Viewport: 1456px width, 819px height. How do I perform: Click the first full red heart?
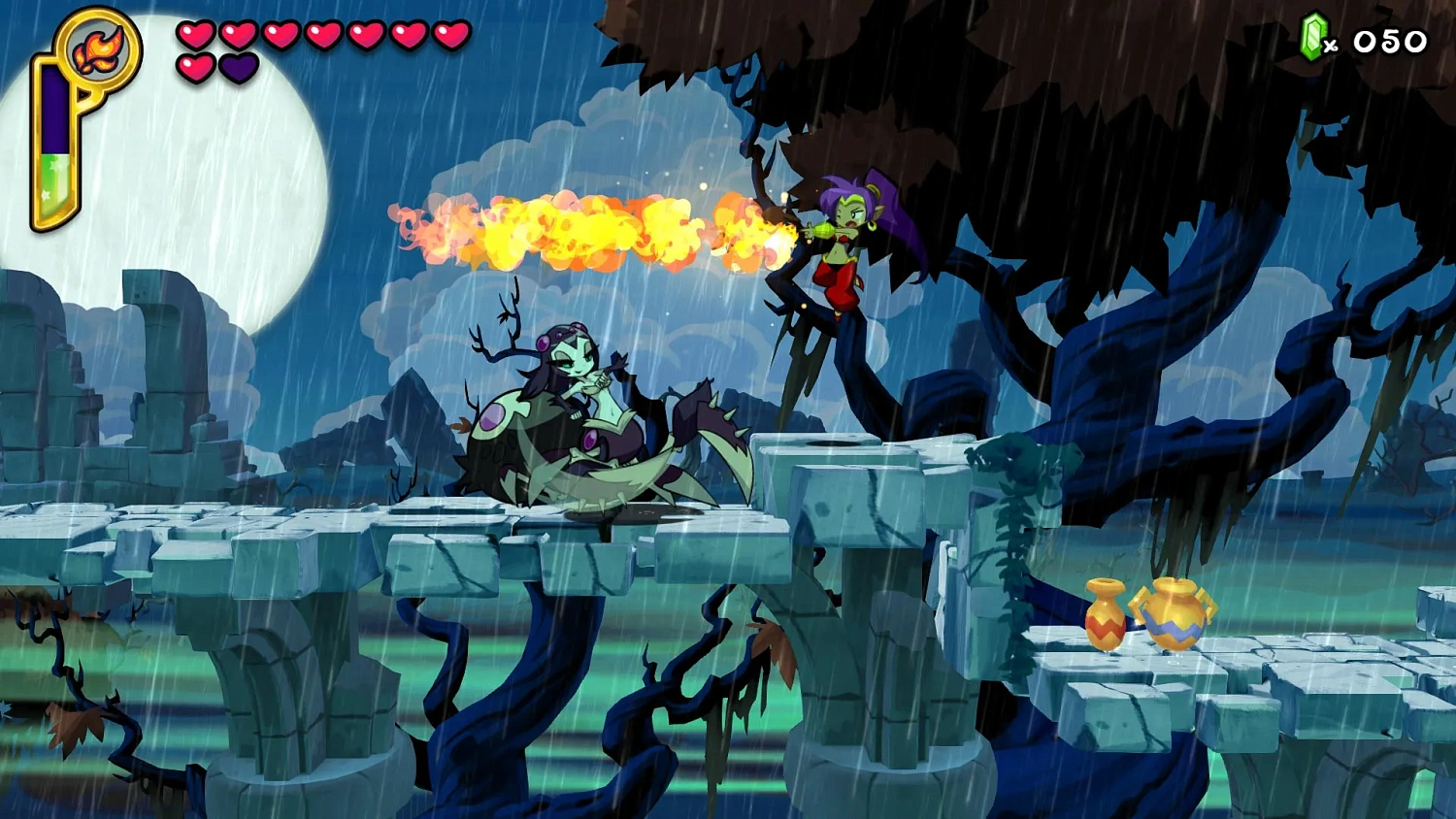point(196,34)
